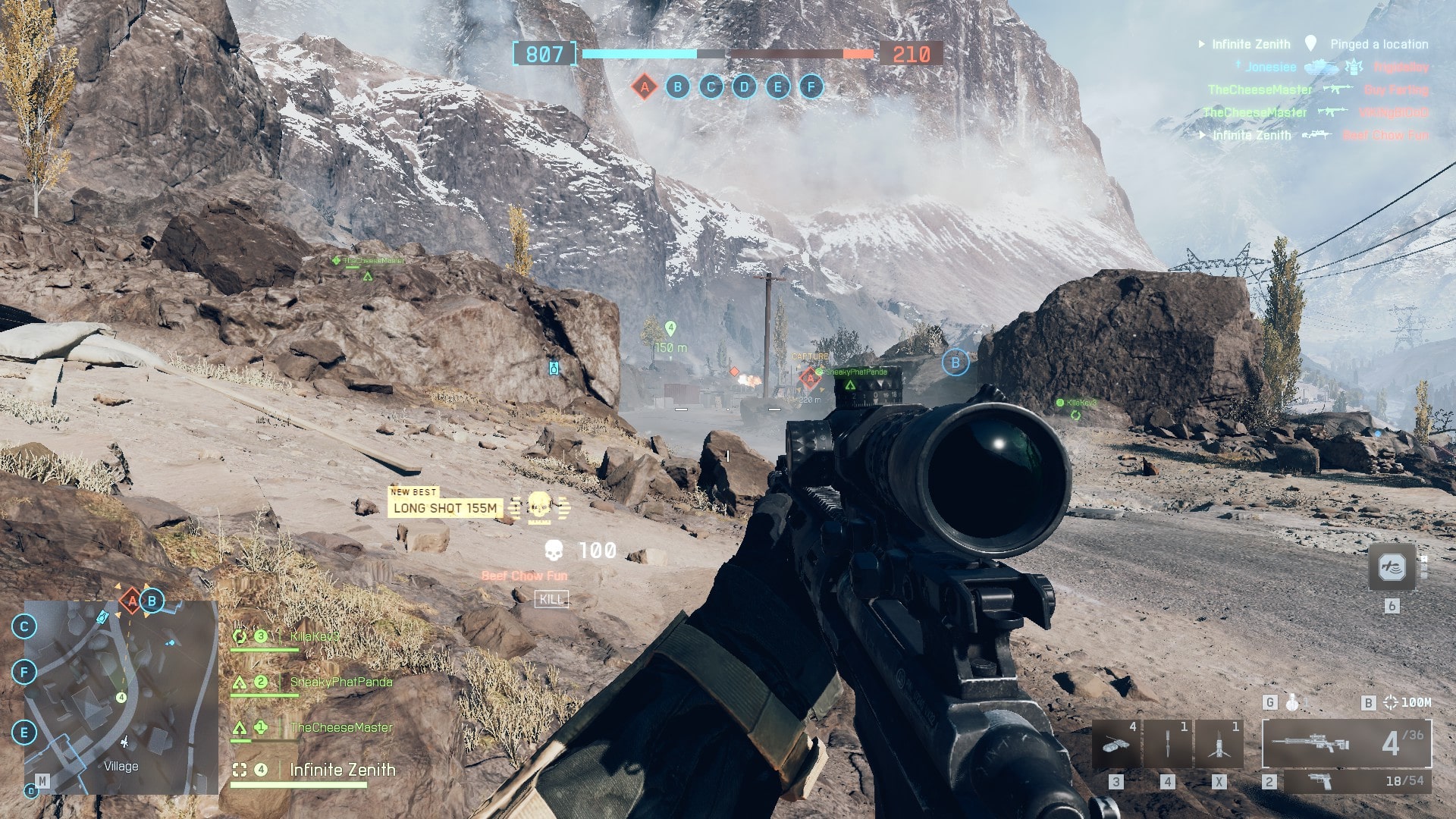1456x819 pixels.
Task: Pick TheCheeseMaster's row in the squad list
Action: coord(340,728)
